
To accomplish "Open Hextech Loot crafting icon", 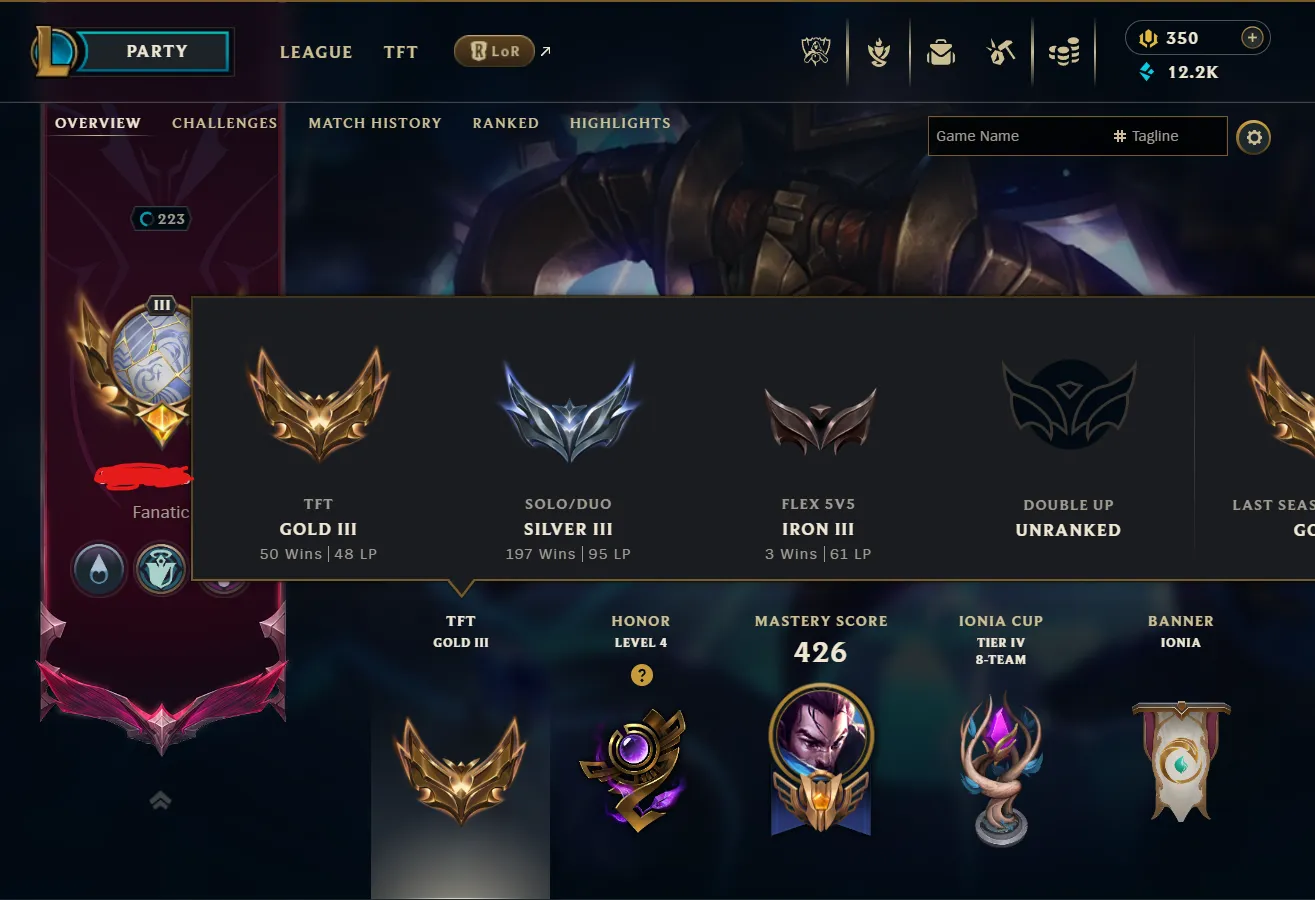I will [1000, 52].
